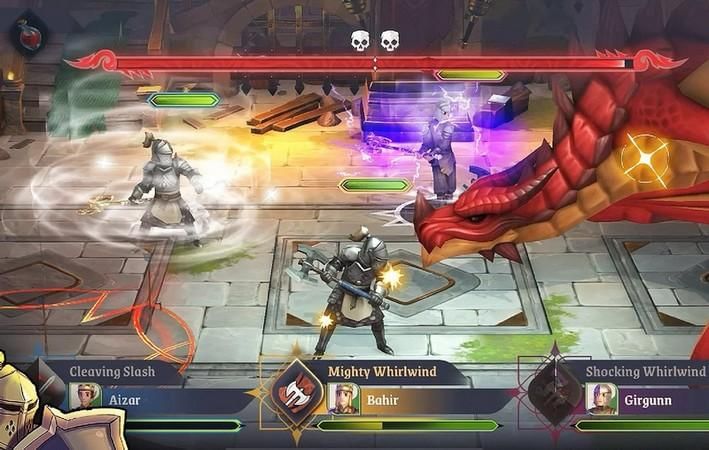The width and height of the screenshot is (709, 450).
Task: Select Aizar's hero portrait
Action: pyautogui.click(x=86, y=397)
